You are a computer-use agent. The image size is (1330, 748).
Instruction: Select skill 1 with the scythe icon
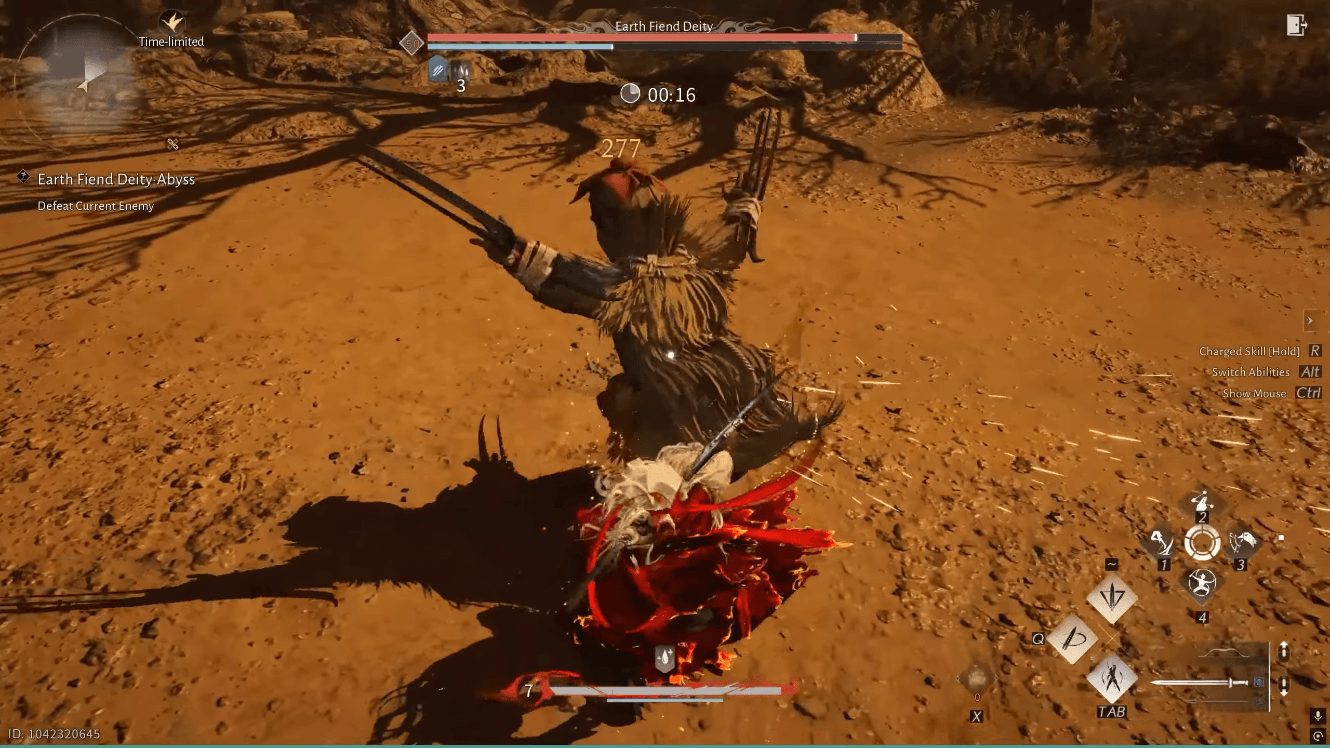[x=1163, y=544]
